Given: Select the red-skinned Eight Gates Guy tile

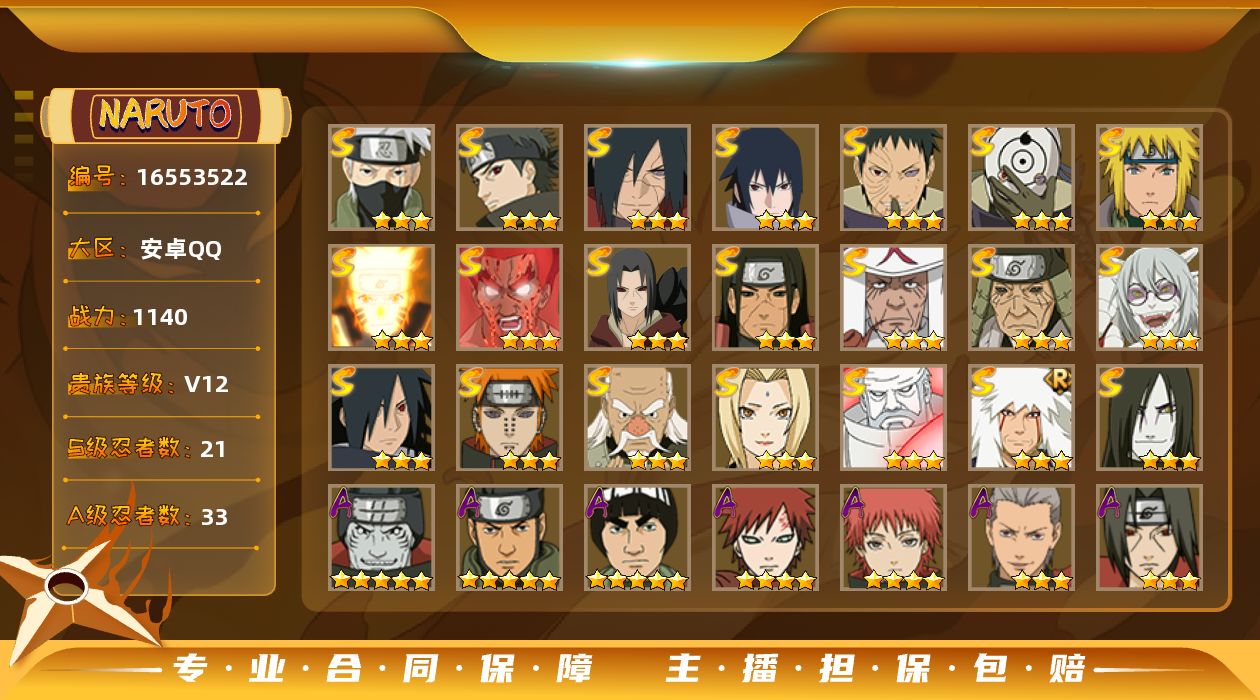Looking at the screenshot, I should [509, 297].
